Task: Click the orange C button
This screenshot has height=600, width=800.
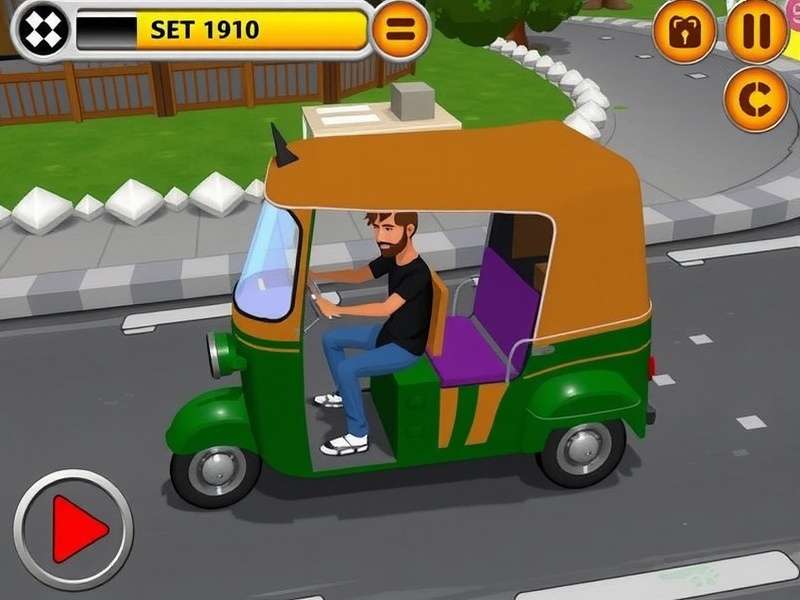Action: [x=756, y=99]
